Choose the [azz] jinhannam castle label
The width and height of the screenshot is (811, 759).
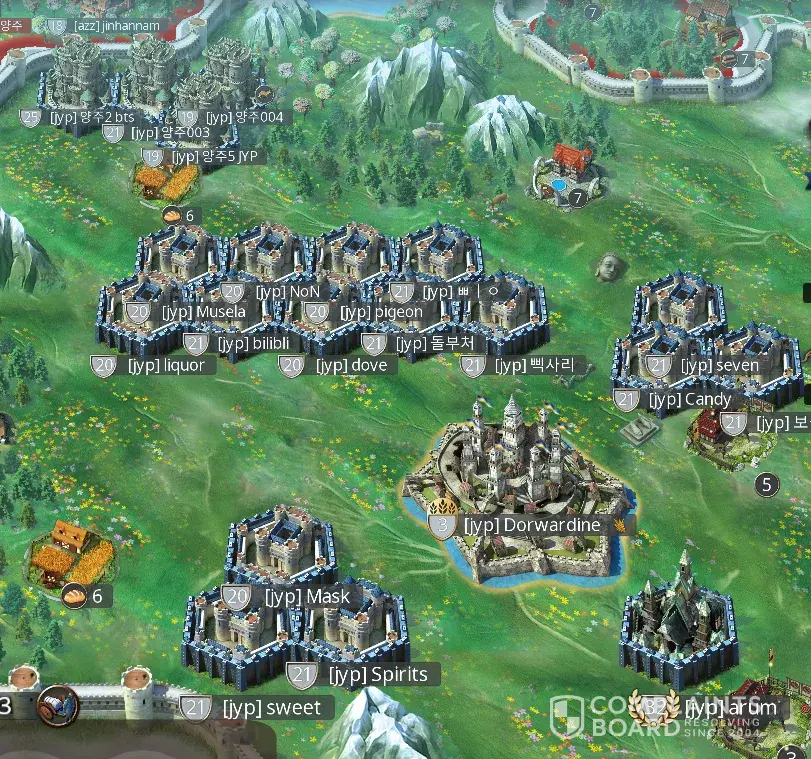coord(102,24)
